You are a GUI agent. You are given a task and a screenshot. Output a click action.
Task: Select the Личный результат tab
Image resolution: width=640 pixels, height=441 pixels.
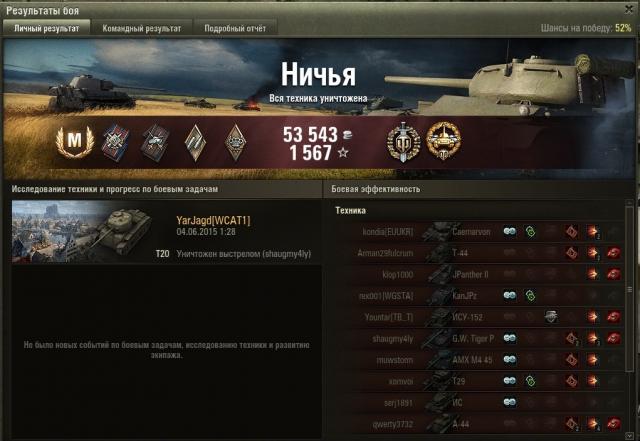[47, 29]
